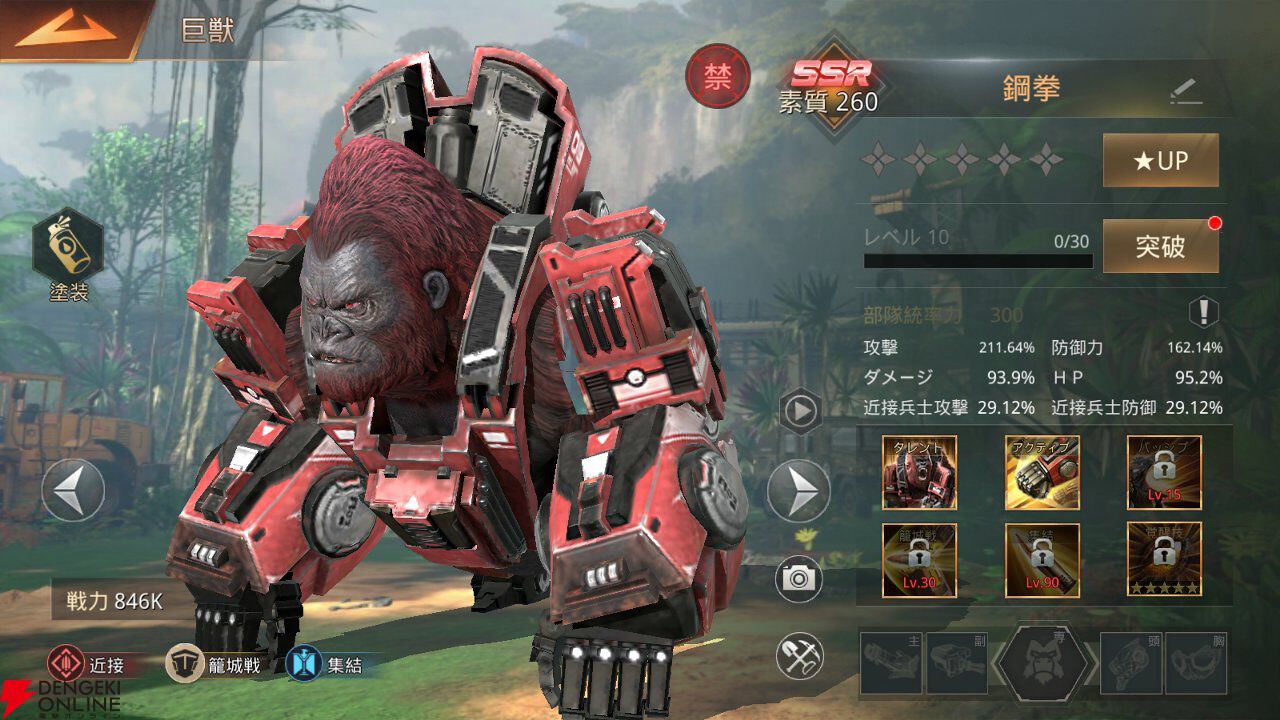View the locked Lv.30 skill slot
This screenshot has width=1280, height=720.
pos(919,560)
